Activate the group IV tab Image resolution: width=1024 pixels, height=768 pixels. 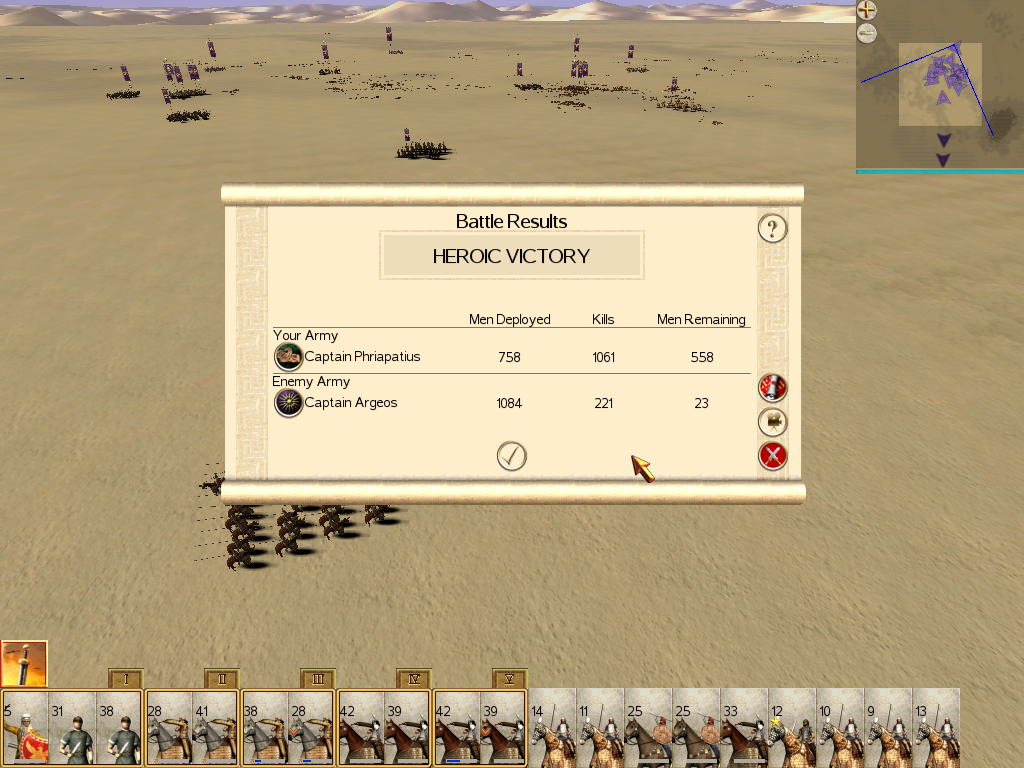(414, 679)
